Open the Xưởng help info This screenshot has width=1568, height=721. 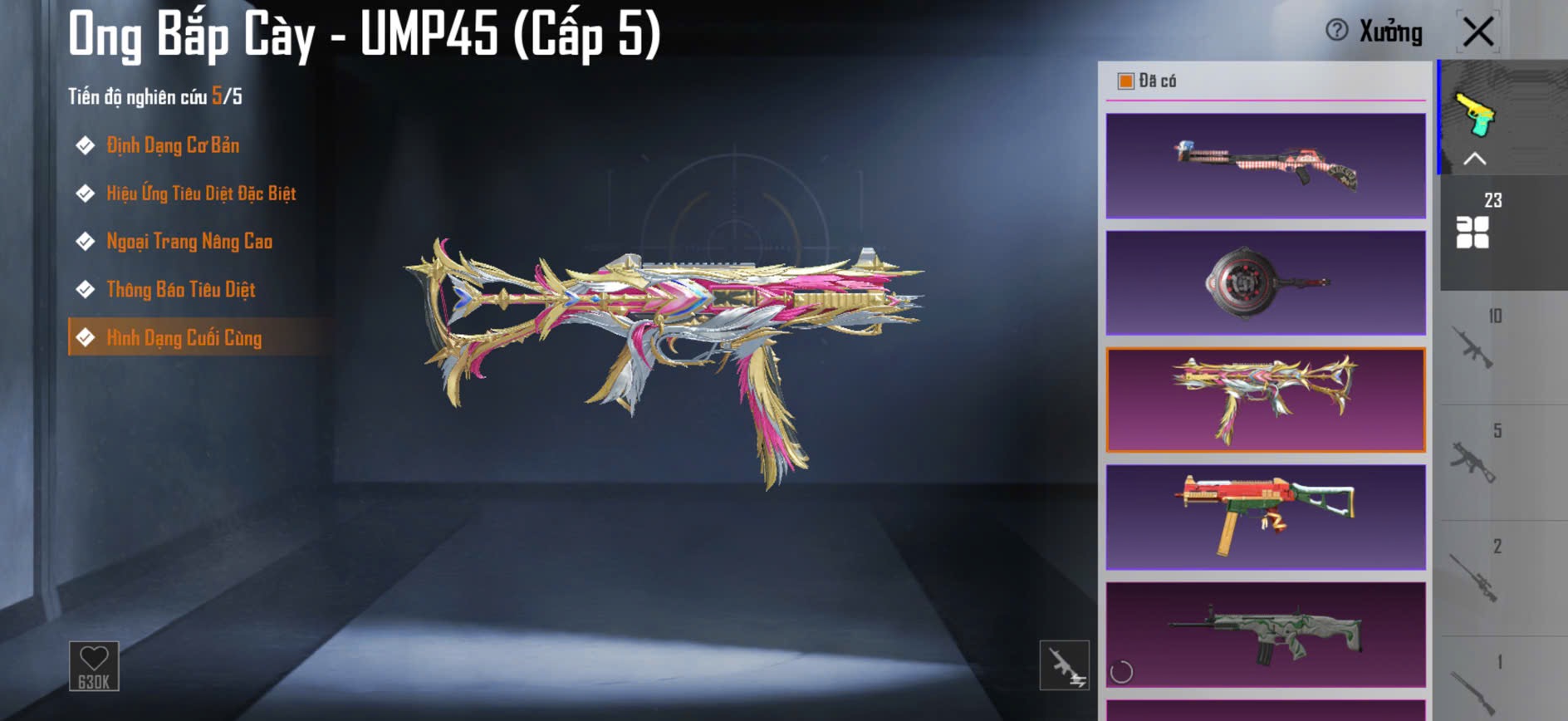(x=1336, y=31)
